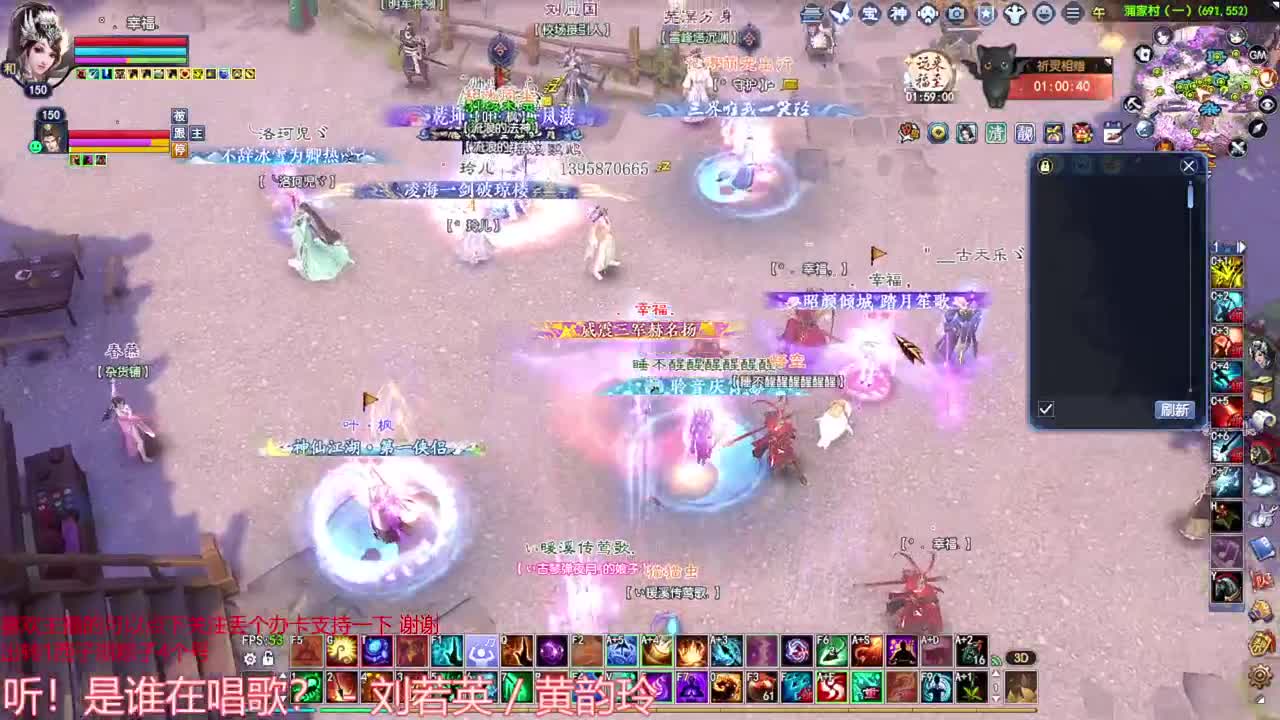Select the gold coin icon under the pet
The height and width of the screenshot is (720, 1280).
click(x=938, y=131)
